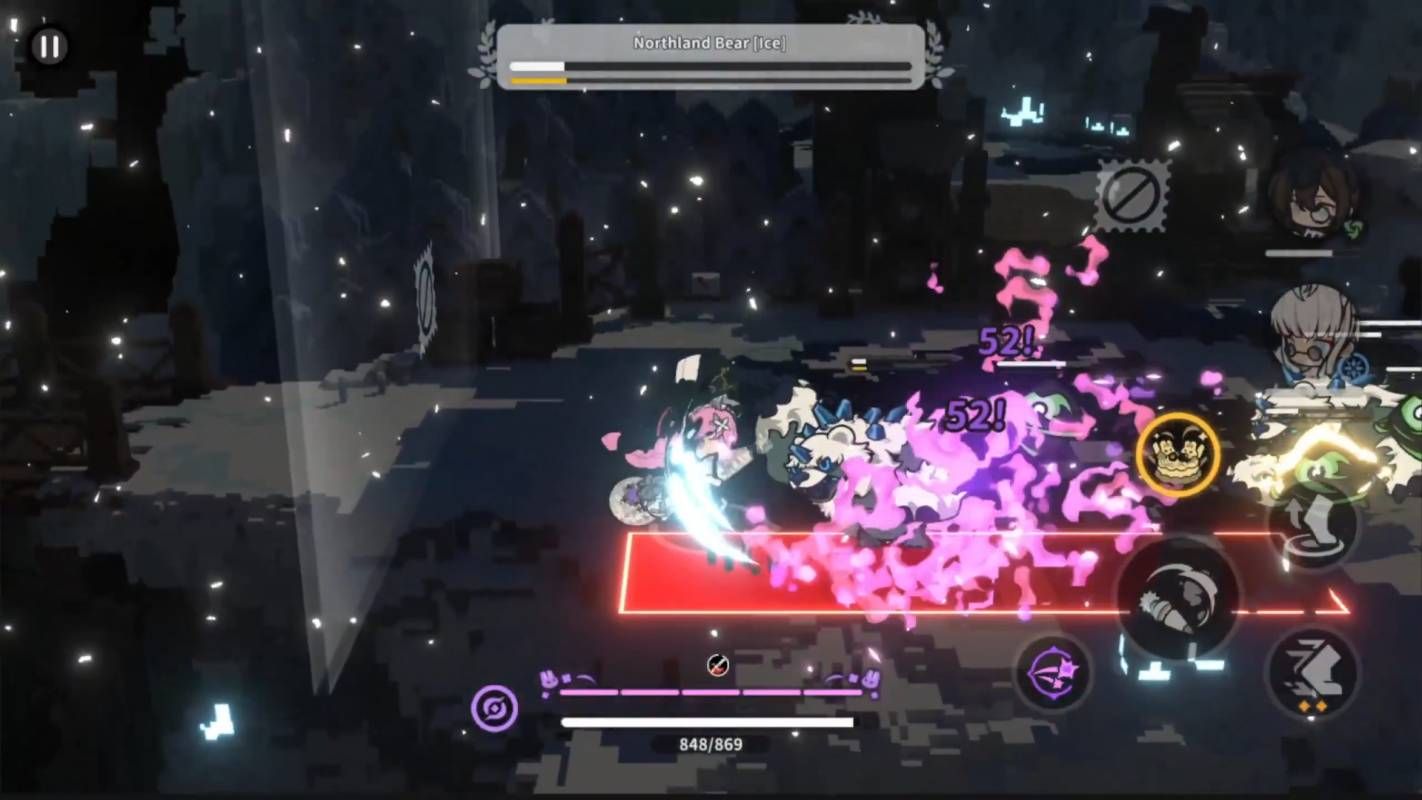Pause the game with the pause button

pos(48,46)
